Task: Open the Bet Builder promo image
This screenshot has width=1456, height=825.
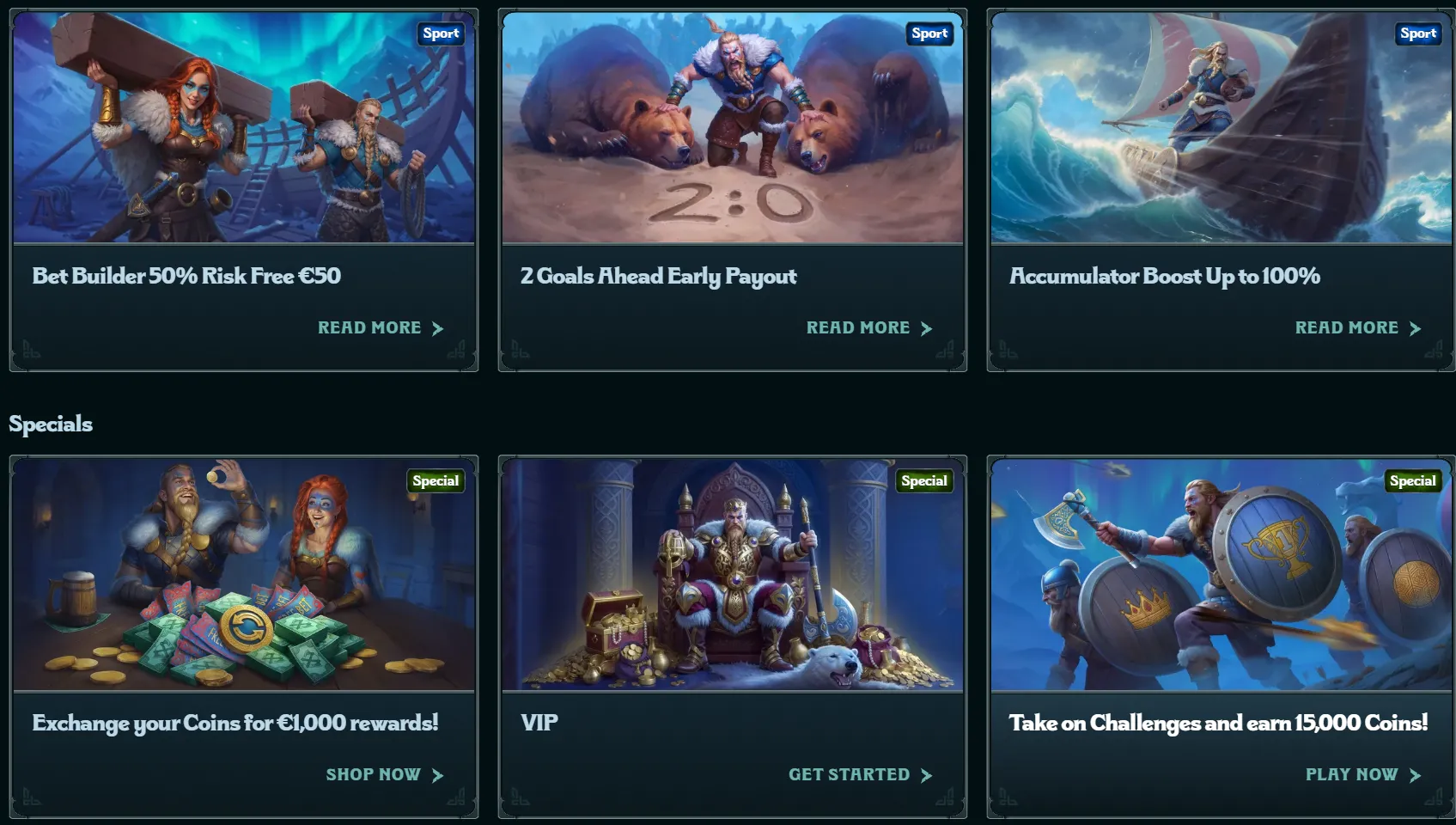Action: point(244,129)
